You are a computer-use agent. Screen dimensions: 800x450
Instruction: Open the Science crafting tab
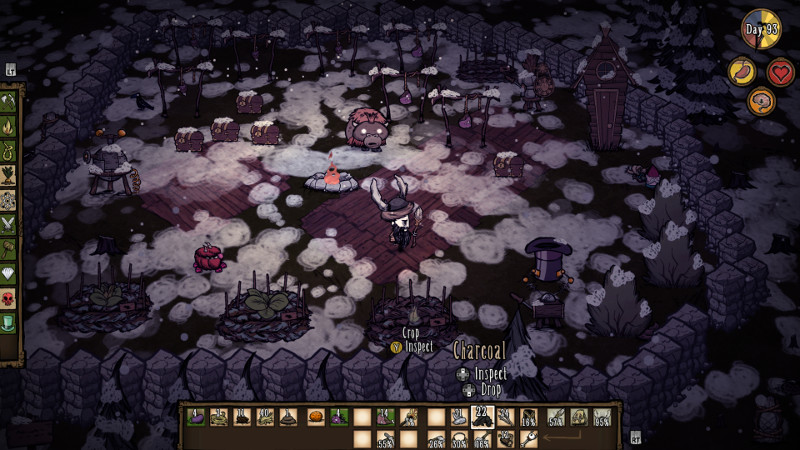[x=10, y=200]
